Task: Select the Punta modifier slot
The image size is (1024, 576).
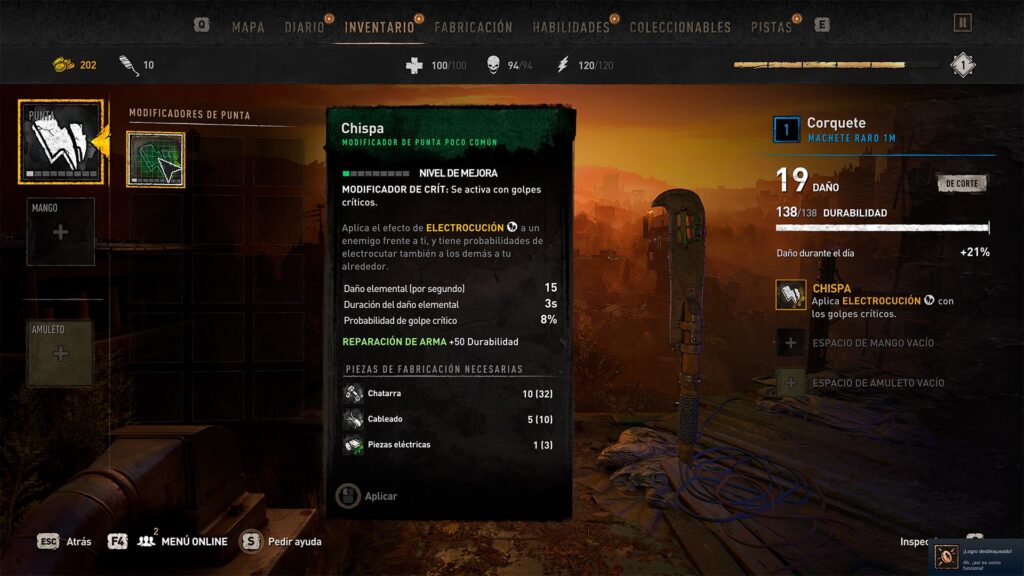Action: [60, 142]
